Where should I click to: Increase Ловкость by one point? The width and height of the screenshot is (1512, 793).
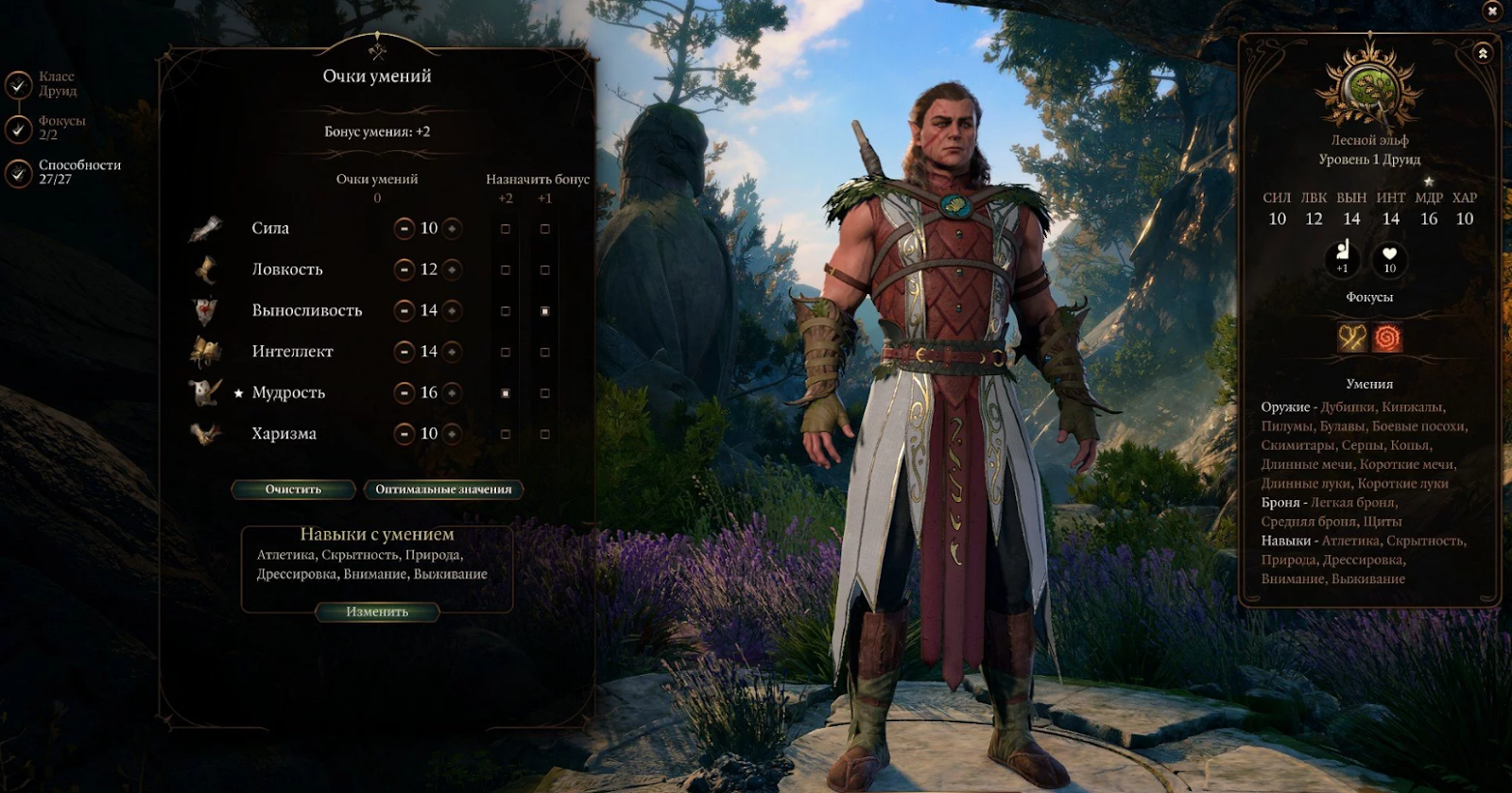[x=452, y=270]
